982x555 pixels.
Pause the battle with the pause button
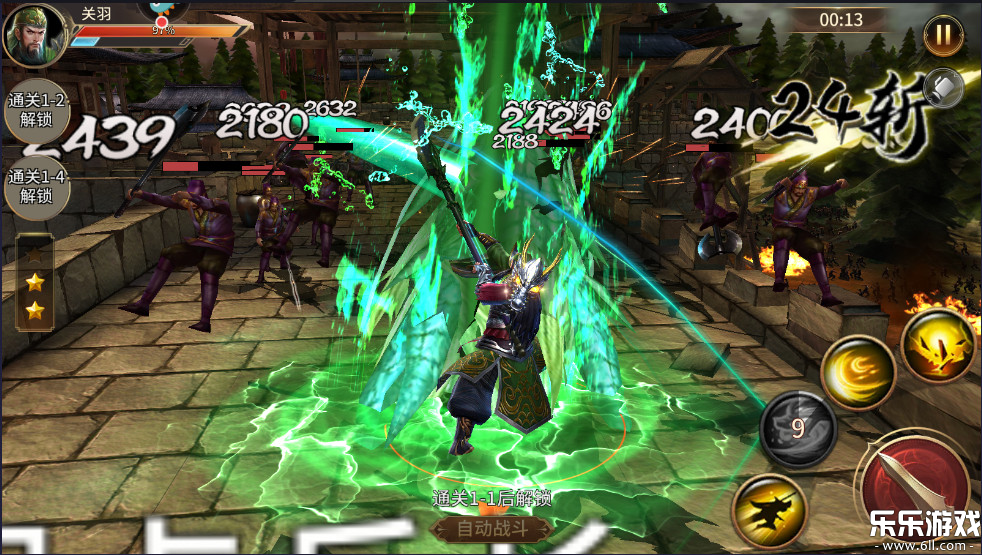943,35
